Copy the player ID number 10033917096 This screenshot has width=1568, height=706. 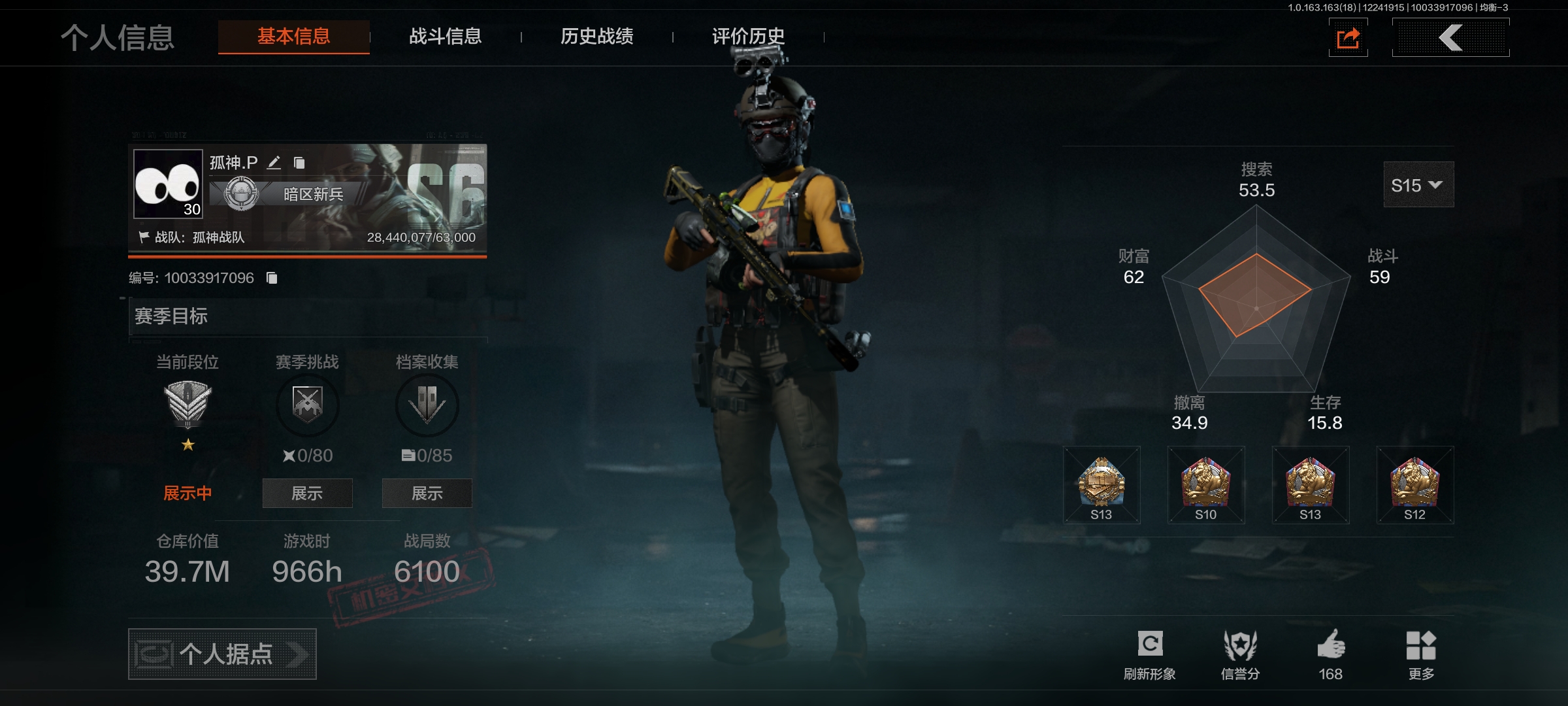(x=272, y=278)
